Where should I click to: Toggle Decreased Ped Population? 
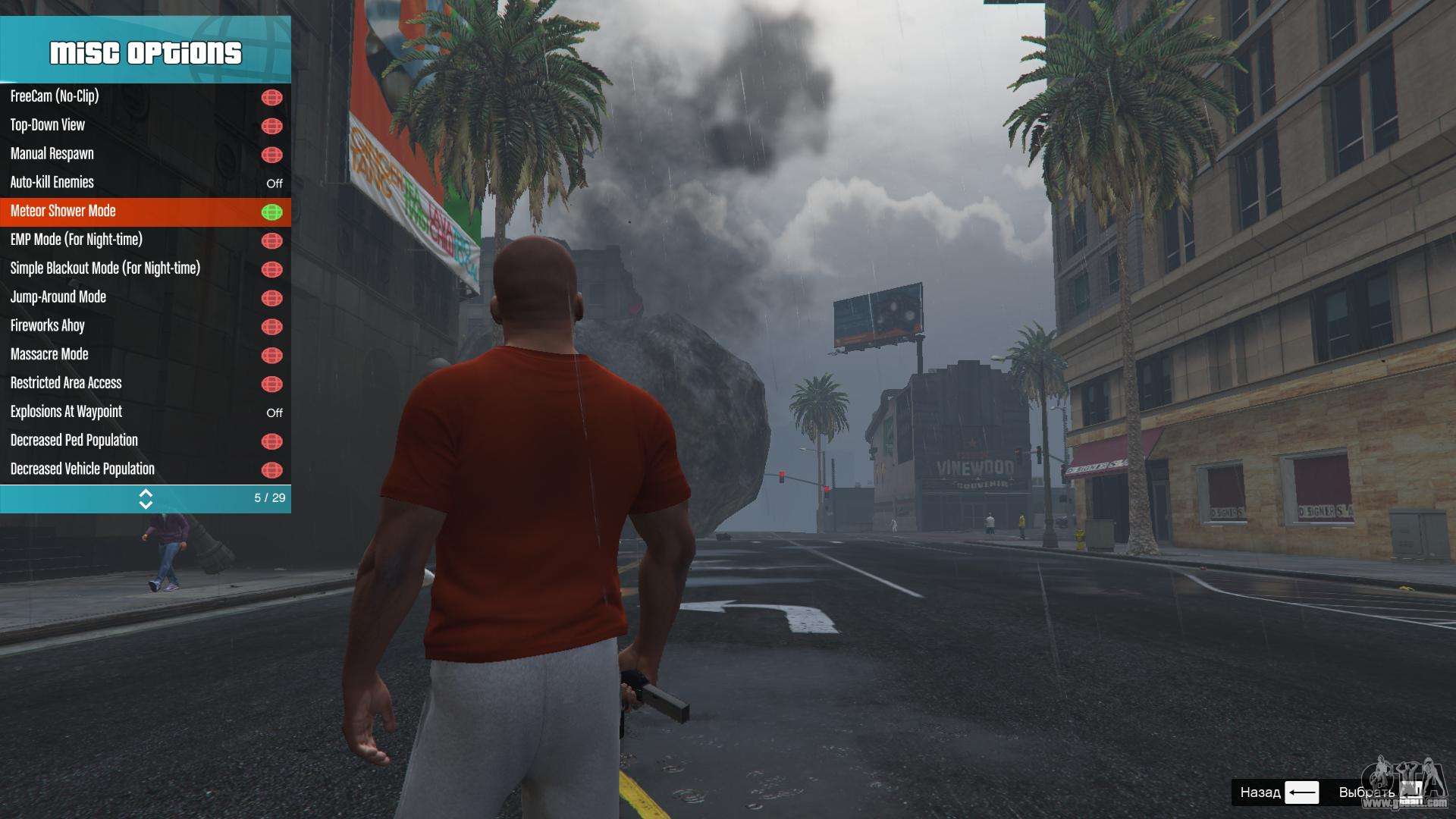[x=144, y=441]
